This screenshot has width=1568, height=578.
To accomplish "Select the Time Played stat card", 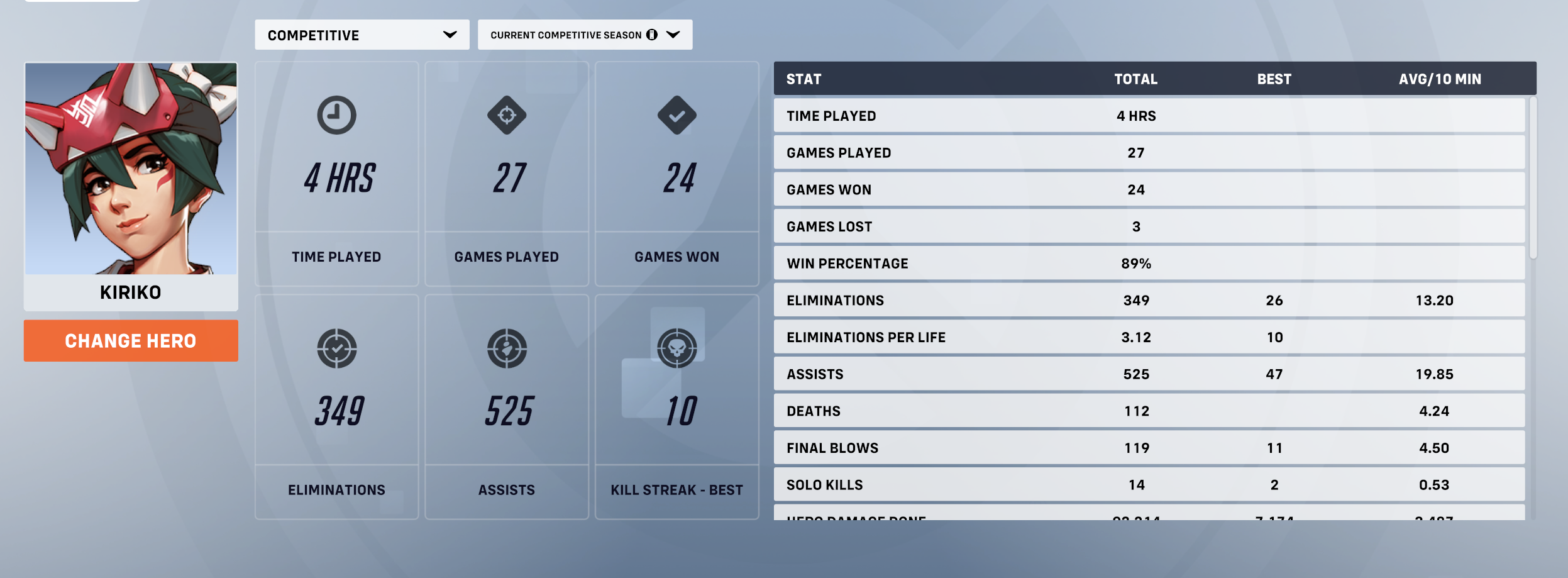I will pyautogui.click(x=336, y=174).
